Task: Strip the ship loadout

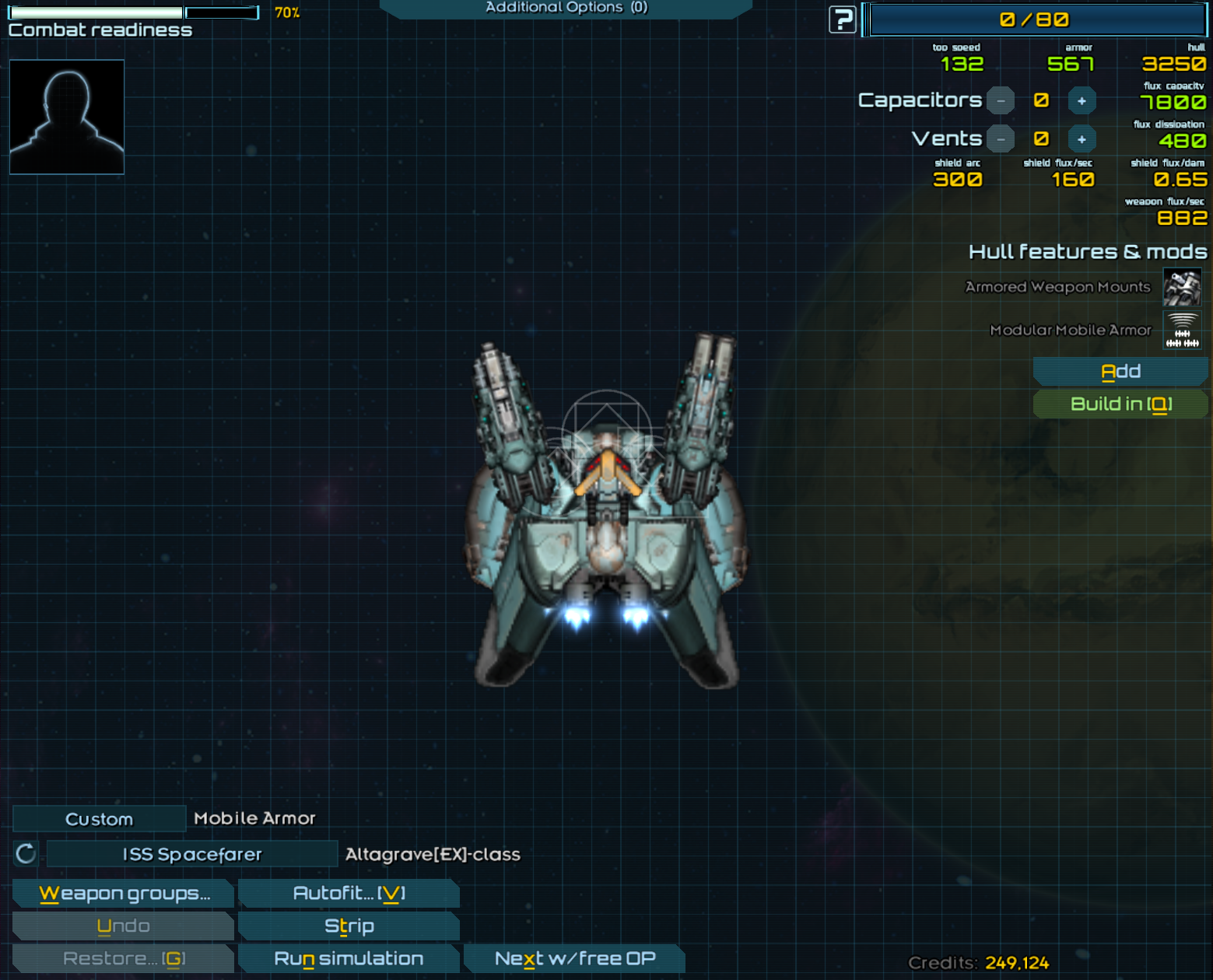Action: tap(349, 926)
